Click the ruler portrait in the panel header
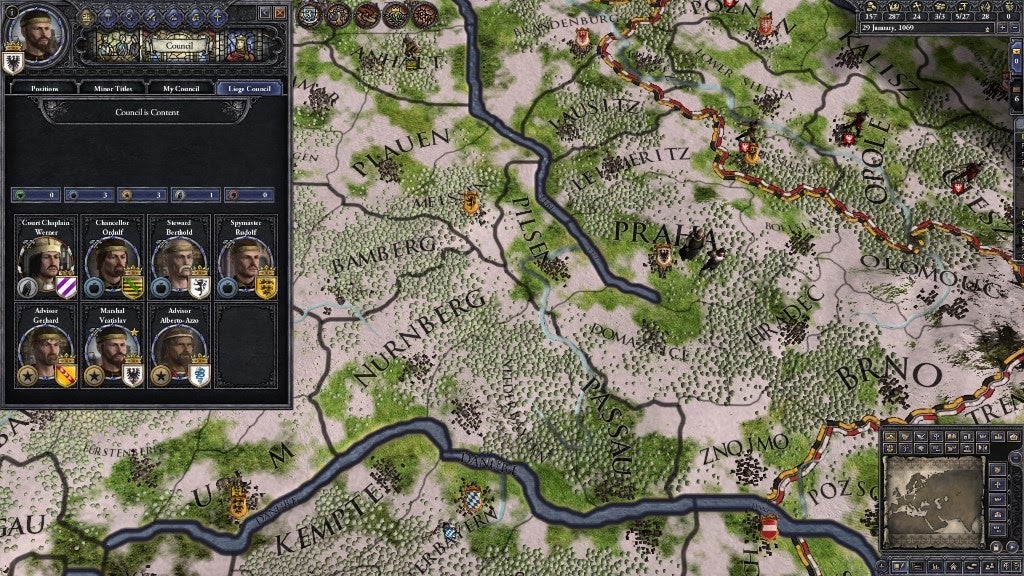The width and height of the screenshot is (1024, 576). coord(33,30)
